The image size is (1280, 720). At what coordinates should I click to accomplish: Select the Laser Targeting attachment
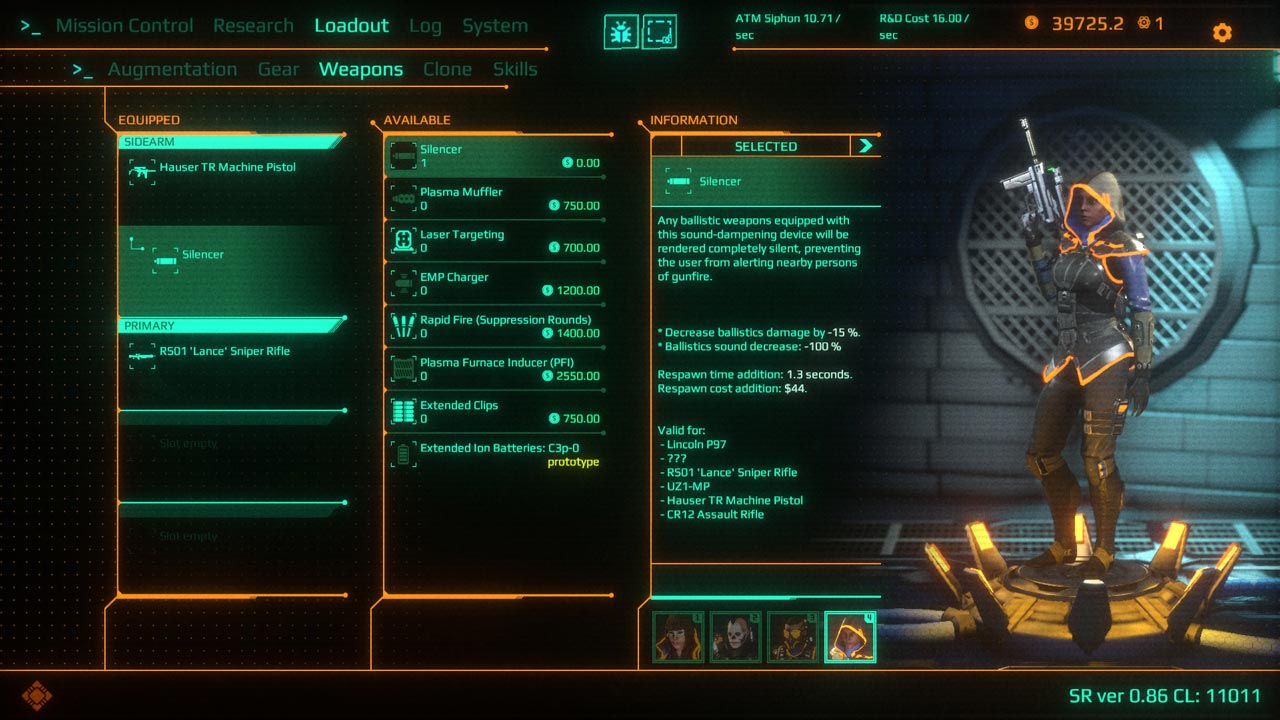497,241
